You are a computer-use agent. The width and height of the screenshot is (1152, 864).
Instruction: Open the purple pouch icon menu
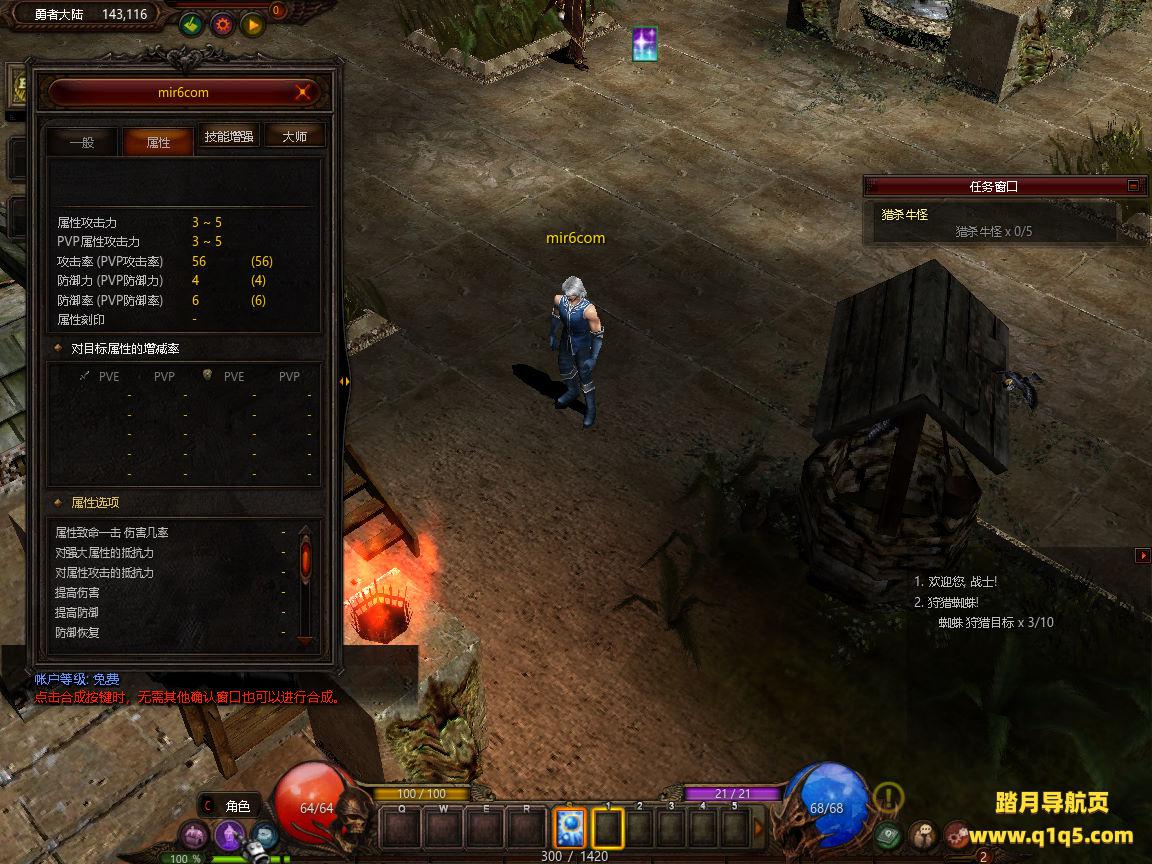pos(194,834)
